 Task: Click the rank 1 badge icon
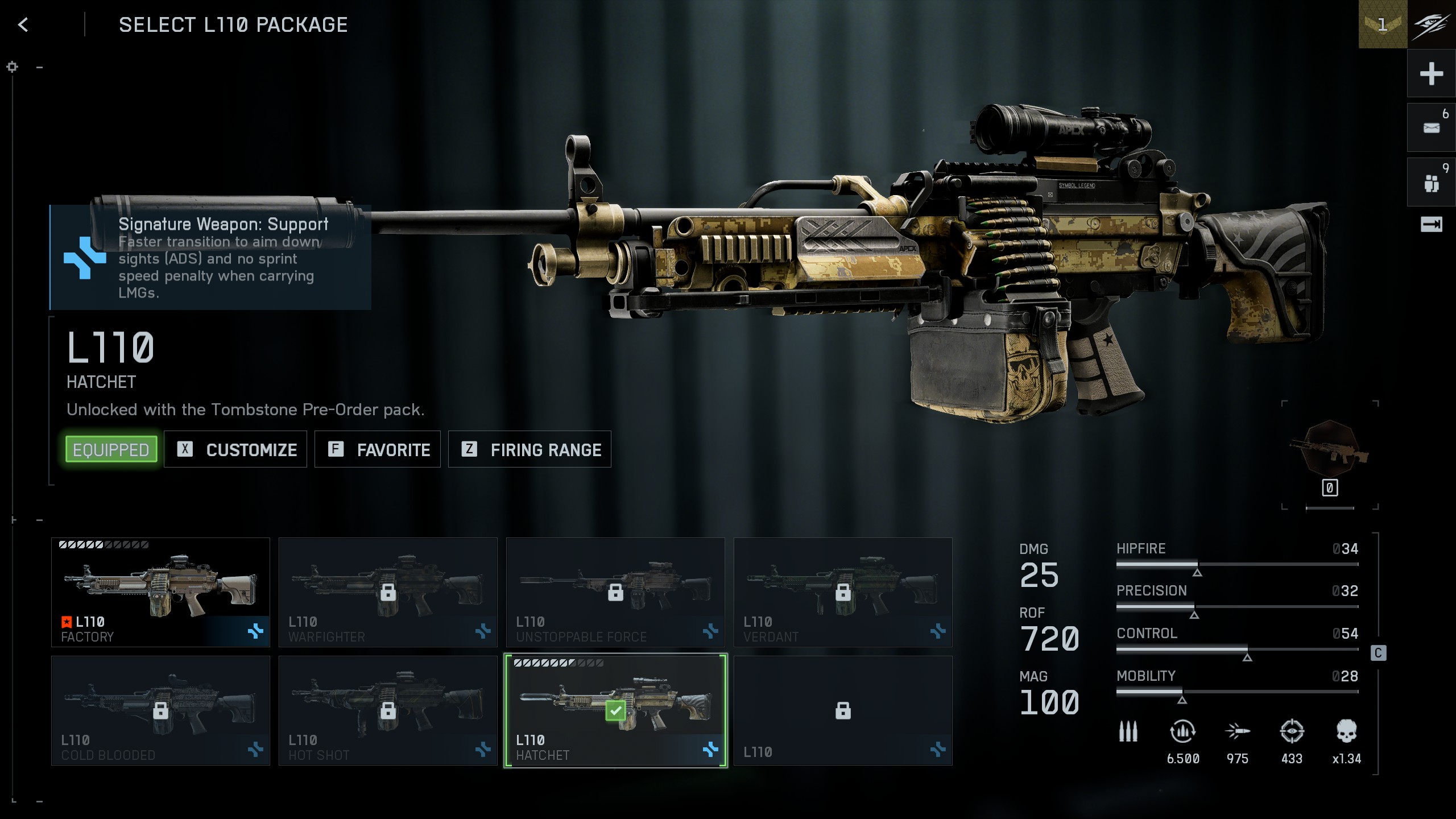[x=1383, y=24]
